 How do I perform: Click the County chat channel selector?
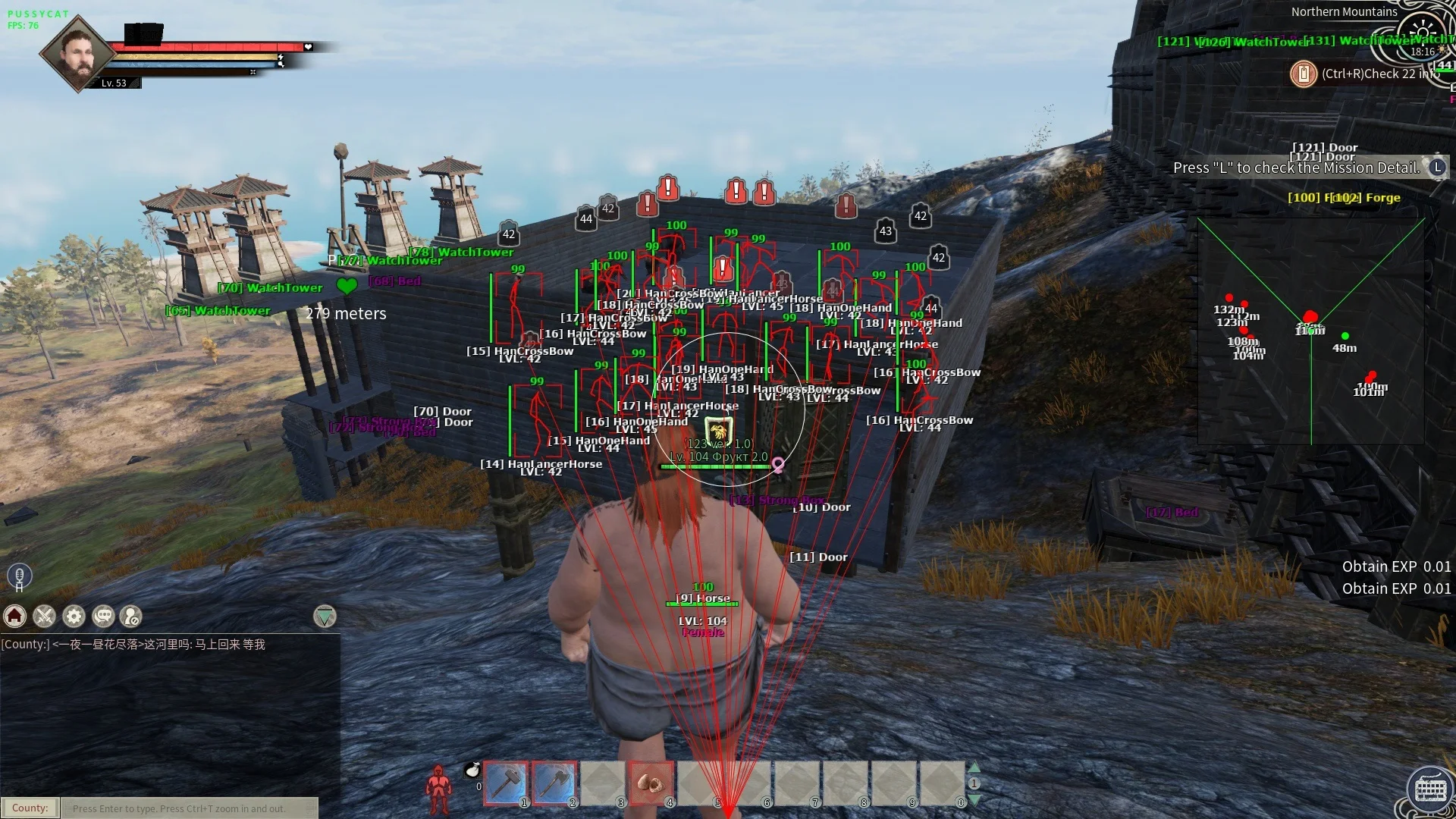tap(30, 808)
